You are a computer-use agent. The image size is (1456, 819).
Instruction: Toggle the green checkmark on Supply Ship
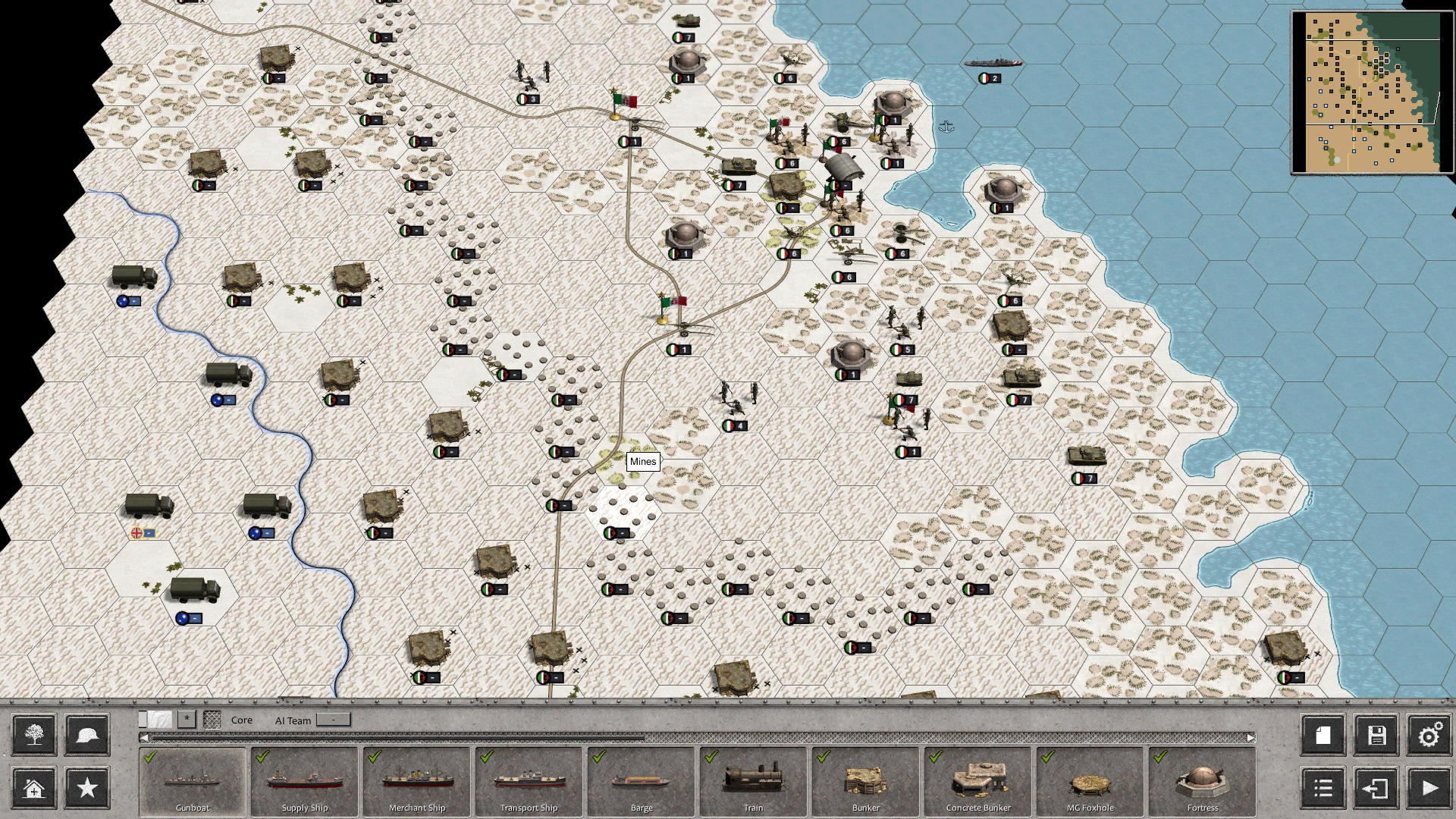click(x=262, y=756)
